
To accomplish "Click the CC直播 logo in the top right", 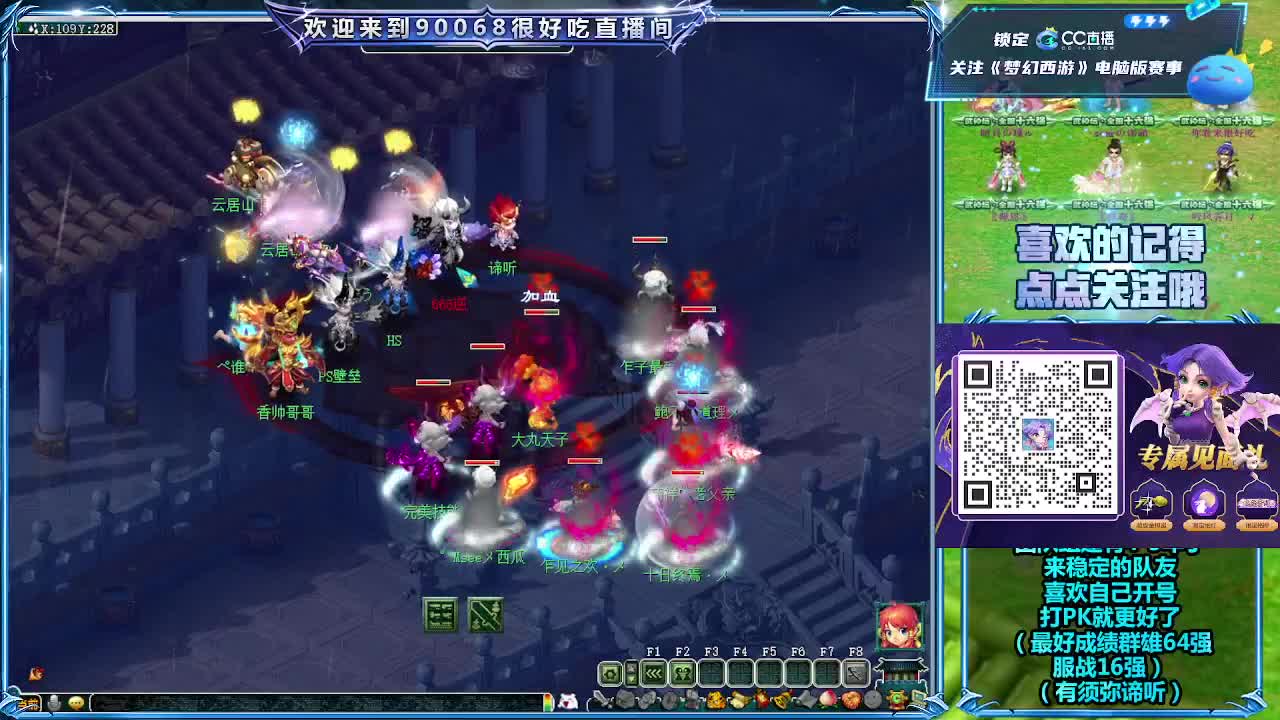I will click(x=1048, y=39).
